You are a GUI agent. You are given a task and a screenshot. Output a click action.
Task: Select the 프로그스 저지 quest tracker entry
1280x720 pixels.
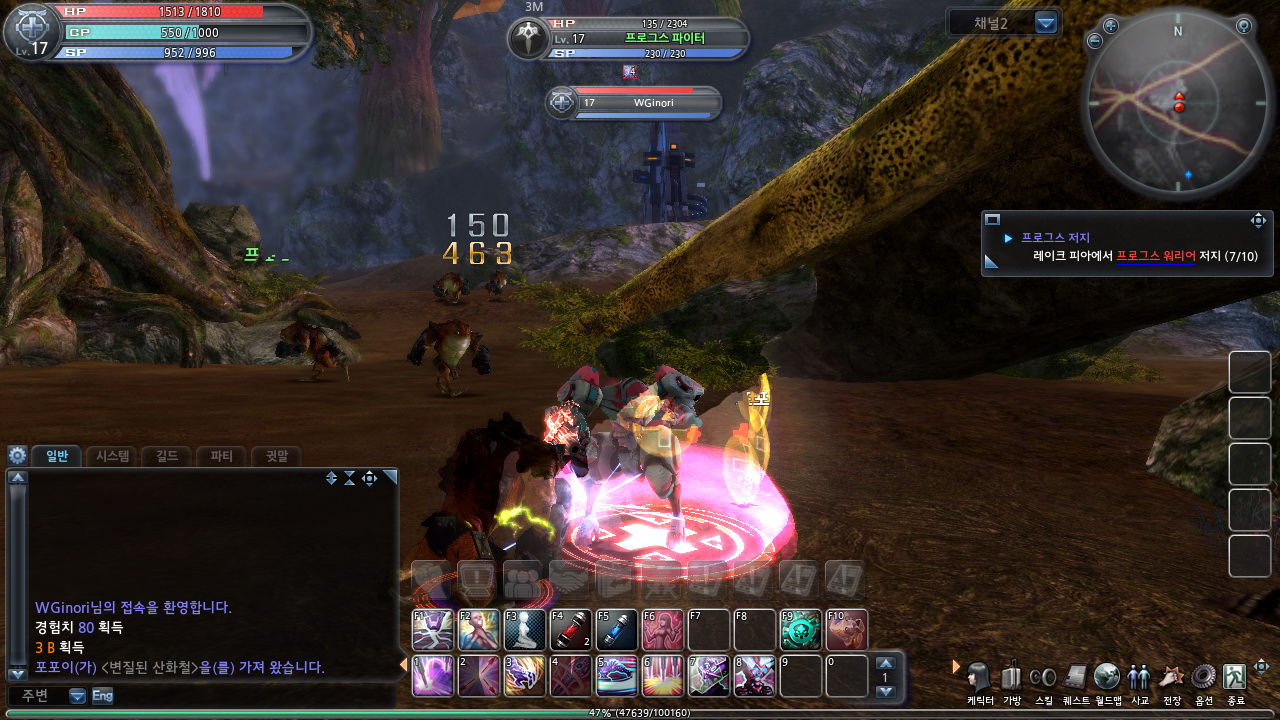(x=1055, y=238)
